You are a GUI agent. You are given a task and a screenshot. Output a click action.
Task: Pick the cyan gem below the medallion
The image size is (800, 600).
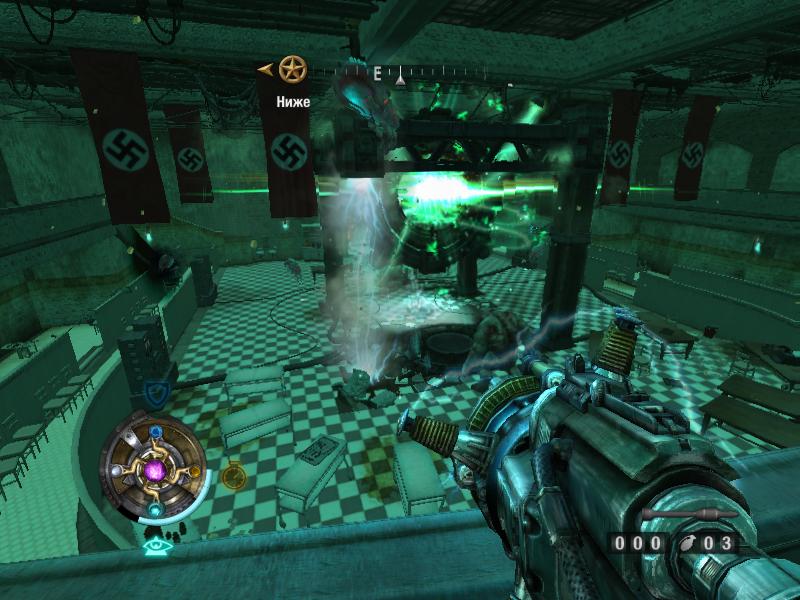(156, 509)
